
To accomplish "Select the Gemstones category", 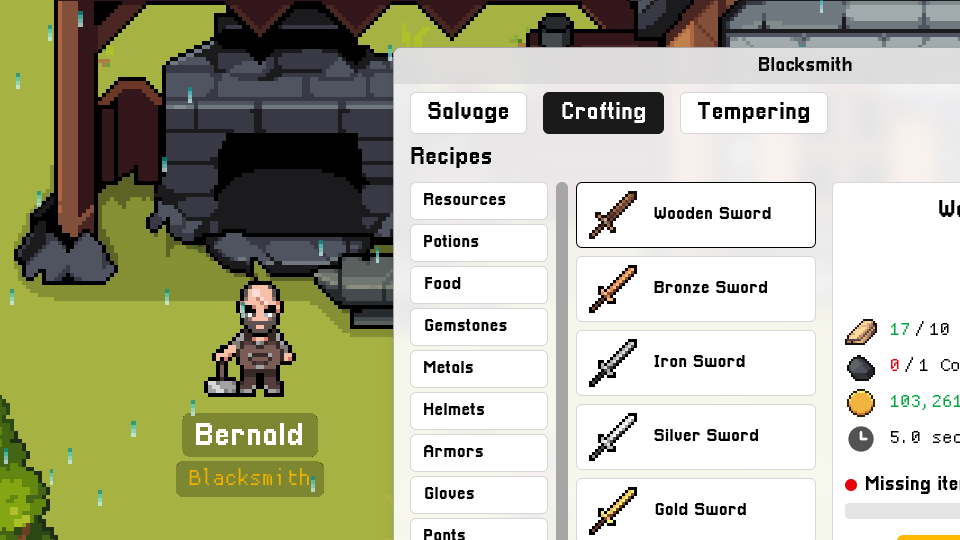I will click(478, 326).
